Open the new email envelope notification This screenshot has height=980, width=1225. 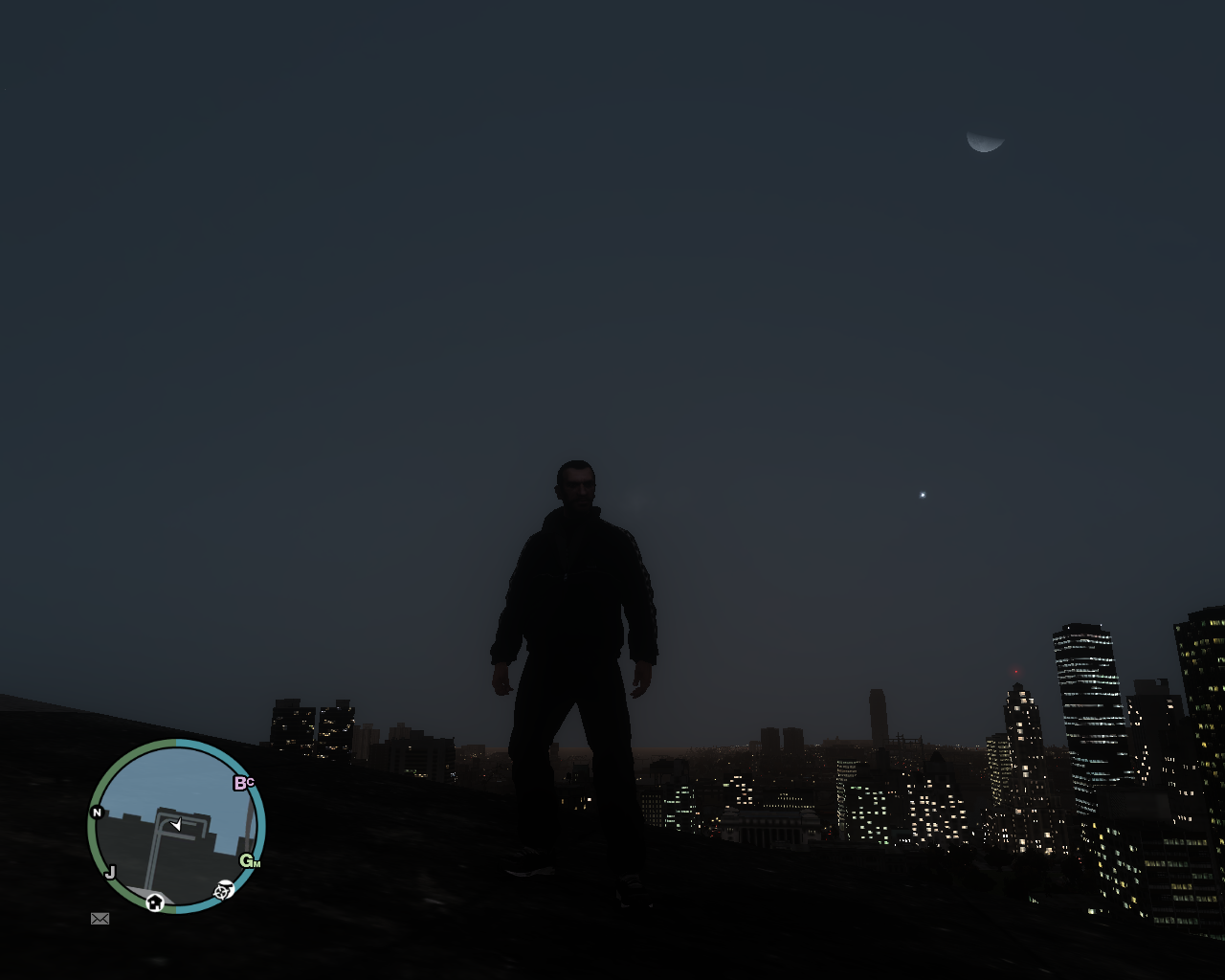click(100, 919)
